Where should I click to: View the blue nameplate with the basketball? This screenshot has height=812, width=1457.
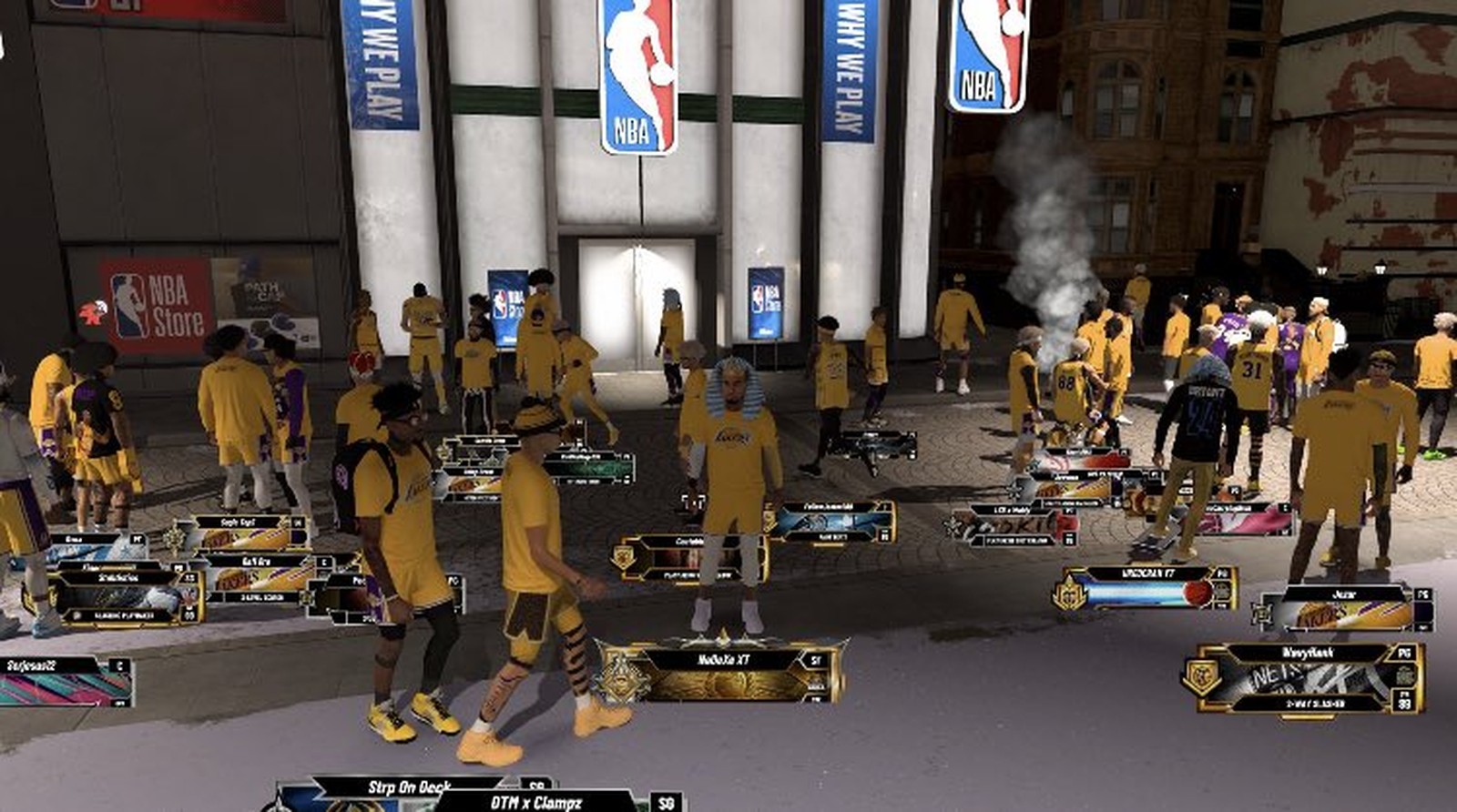1149,588
